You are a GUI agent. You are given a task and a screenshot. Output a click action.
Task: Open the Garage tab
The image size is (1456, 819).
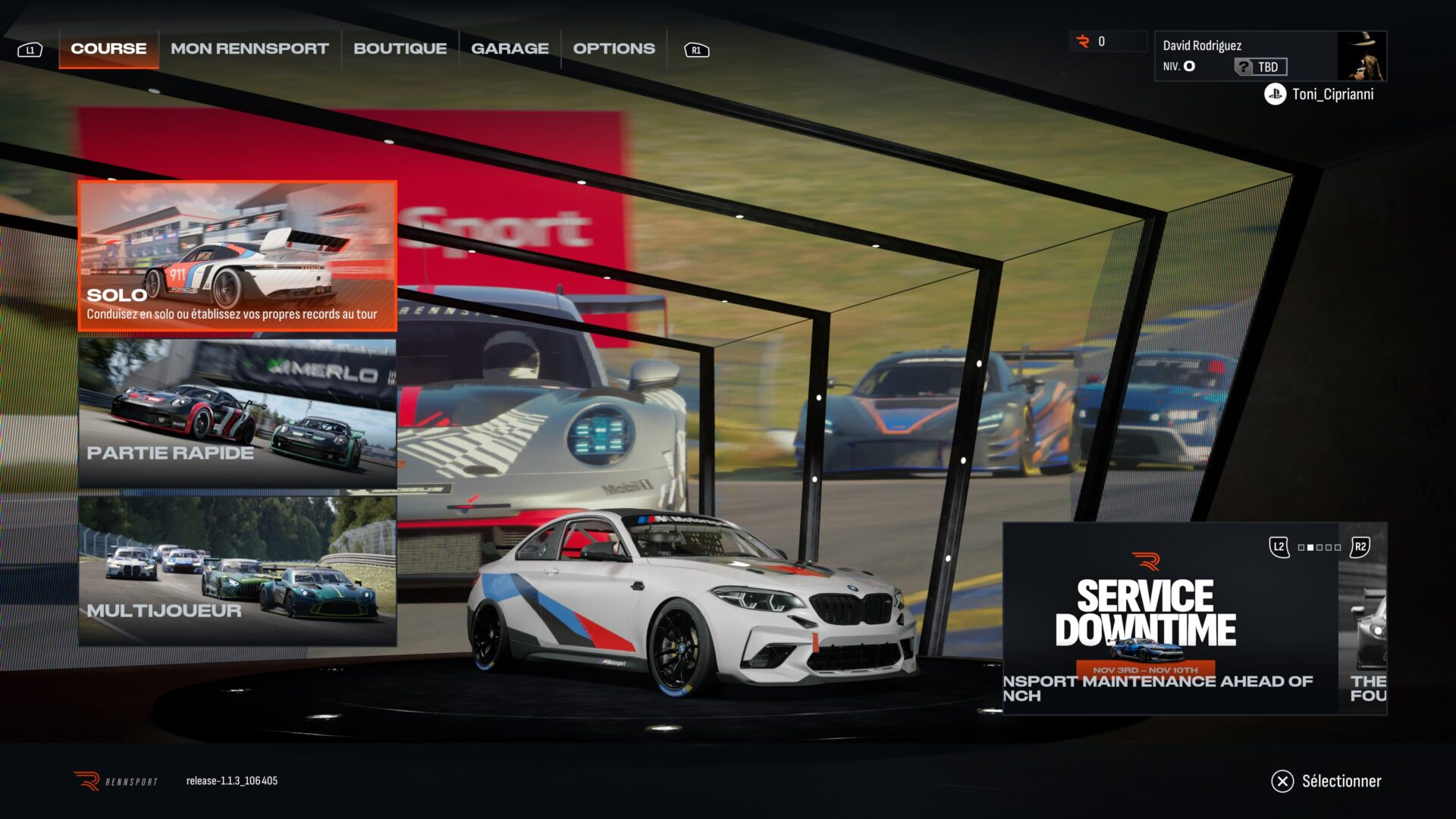(x=510, y=49)
